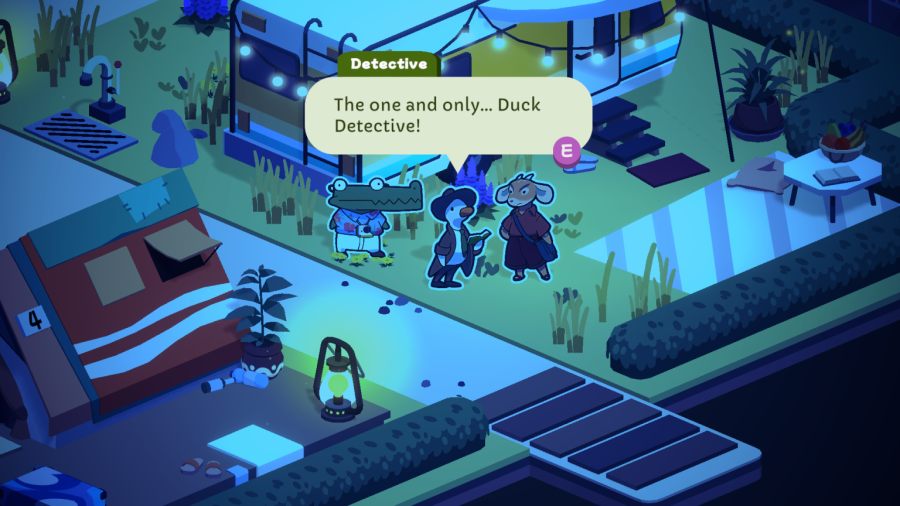
Task: Advance the Detective speech bubble dialogue
Action: pos(568,151)
